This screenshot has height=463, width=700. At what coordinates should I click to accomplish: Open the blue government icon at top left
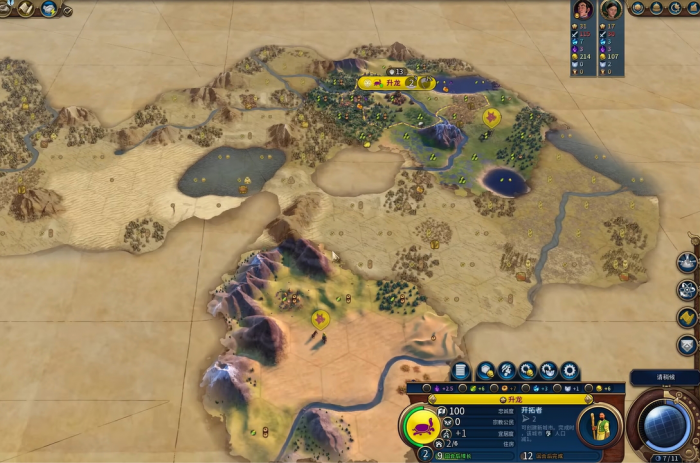coord(48,9)
